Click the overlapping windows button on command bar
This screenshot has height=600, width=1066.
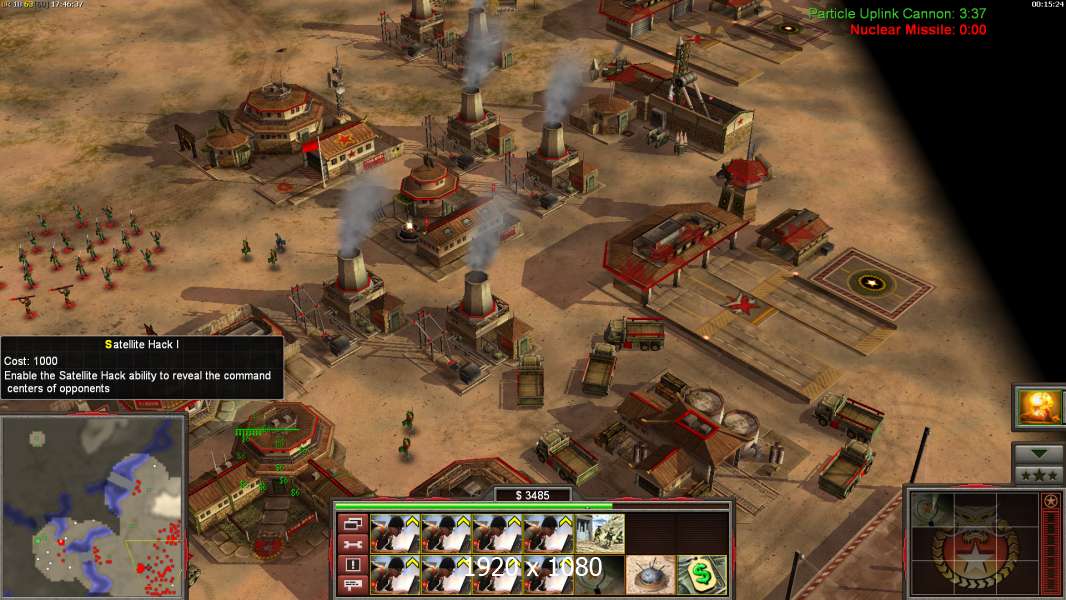[x=351, y=524]
